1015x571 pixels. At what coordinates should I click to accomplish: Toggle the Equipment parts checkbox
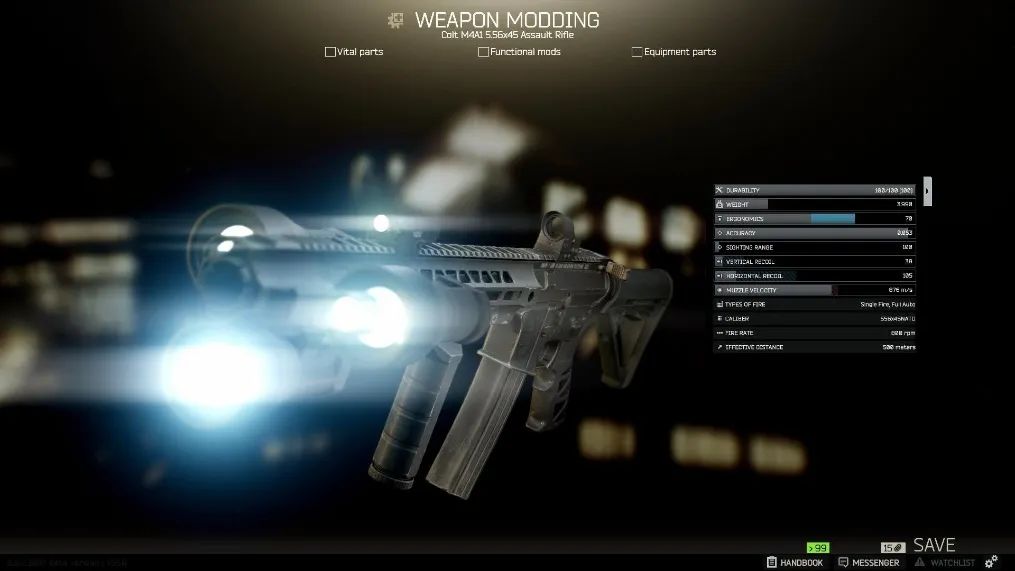point(637,52)
